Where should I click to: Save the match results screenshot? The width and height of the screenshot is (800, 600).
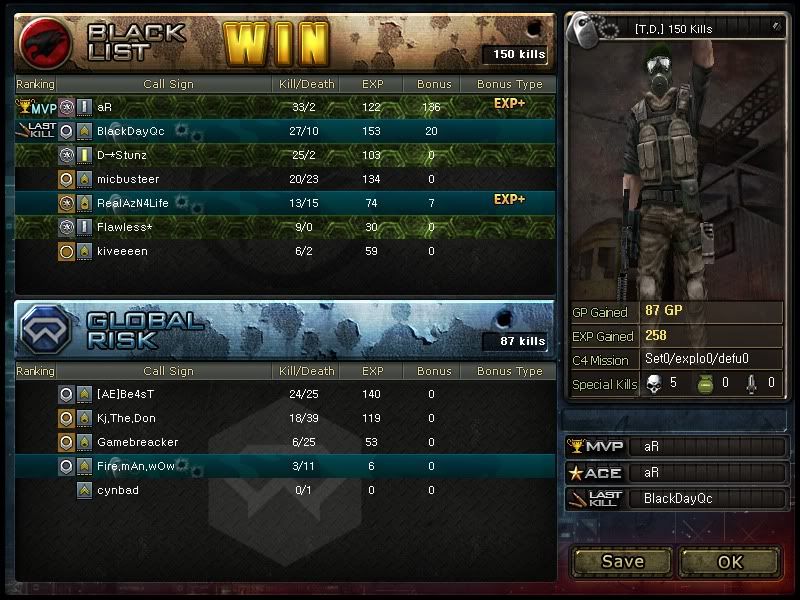(x=622, y=561)
